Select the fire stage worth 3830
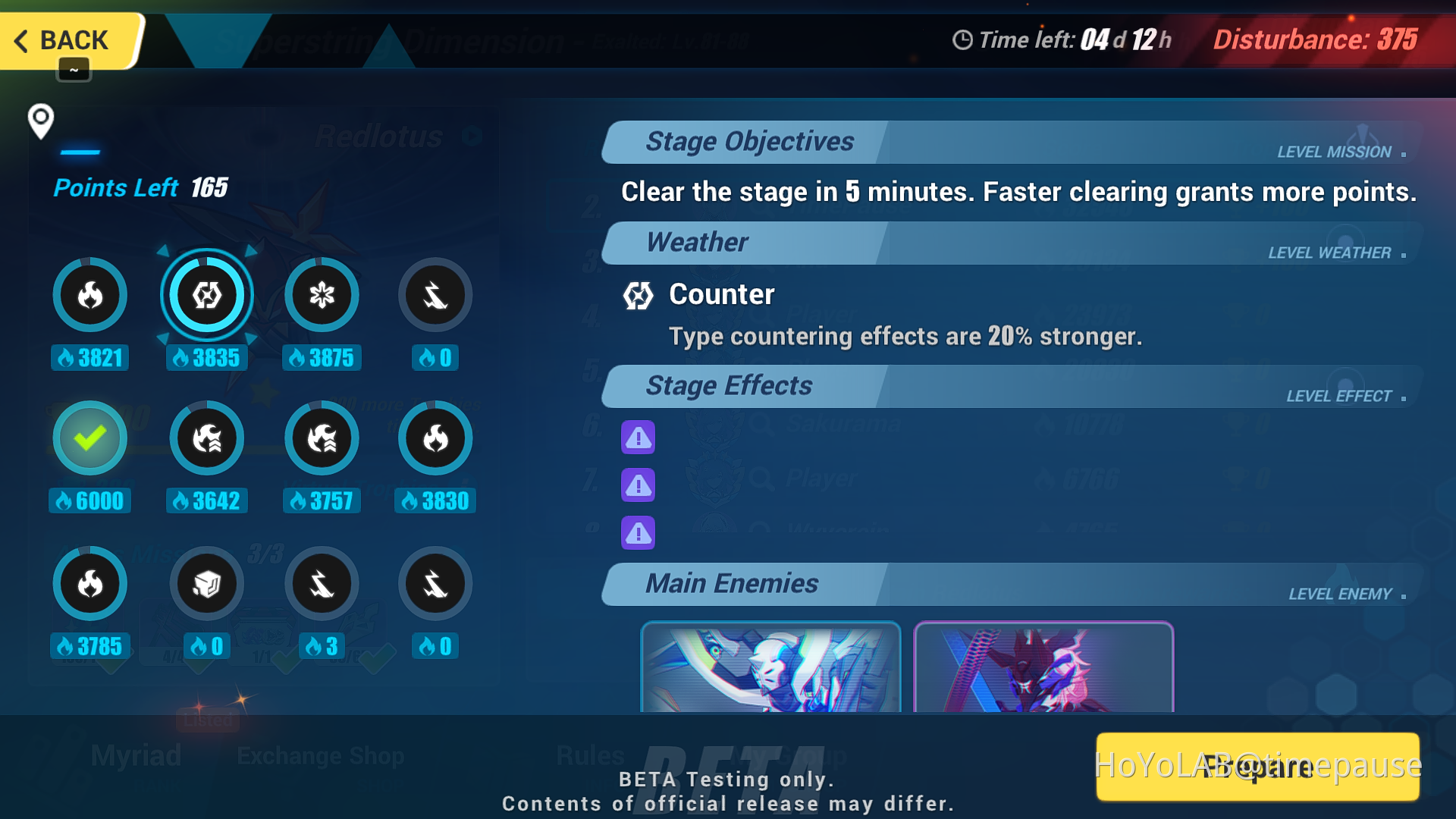 [x=435, y=438]
